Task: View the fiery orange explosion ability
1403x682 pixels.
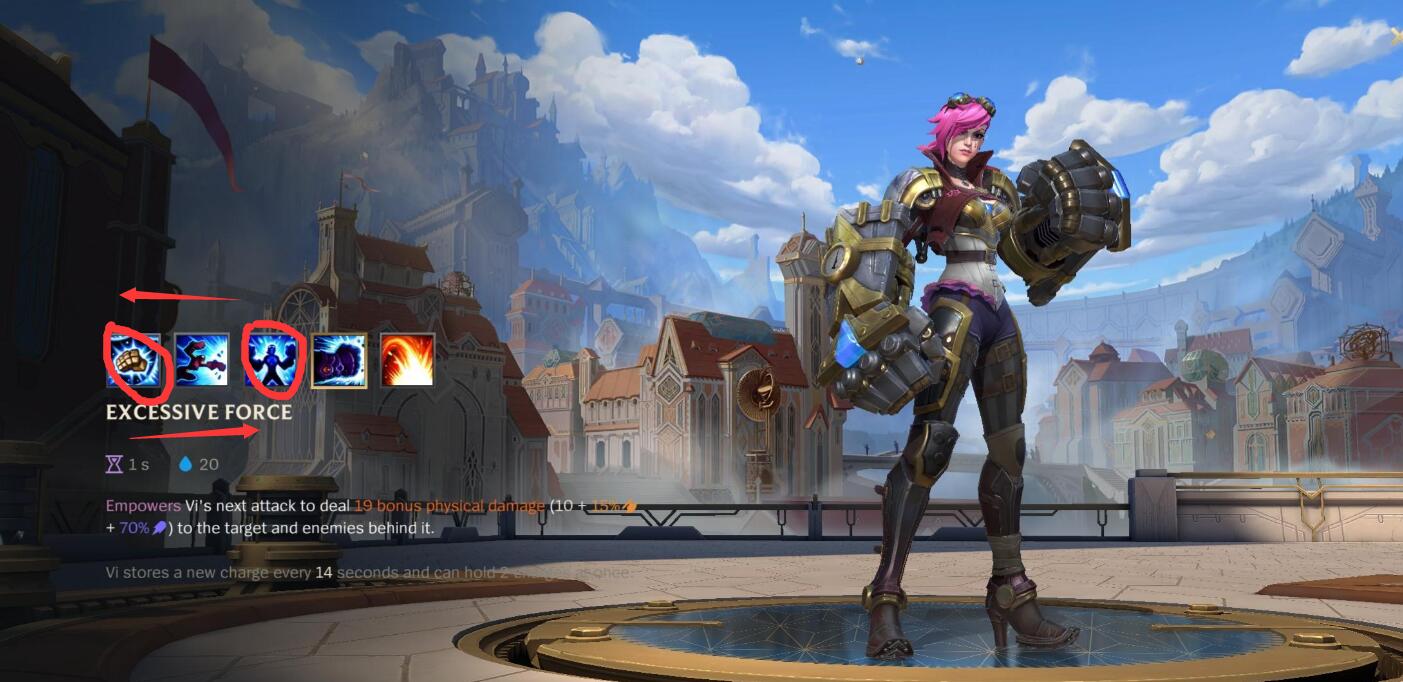Action: pyautogui.click(x=408, y=360)
